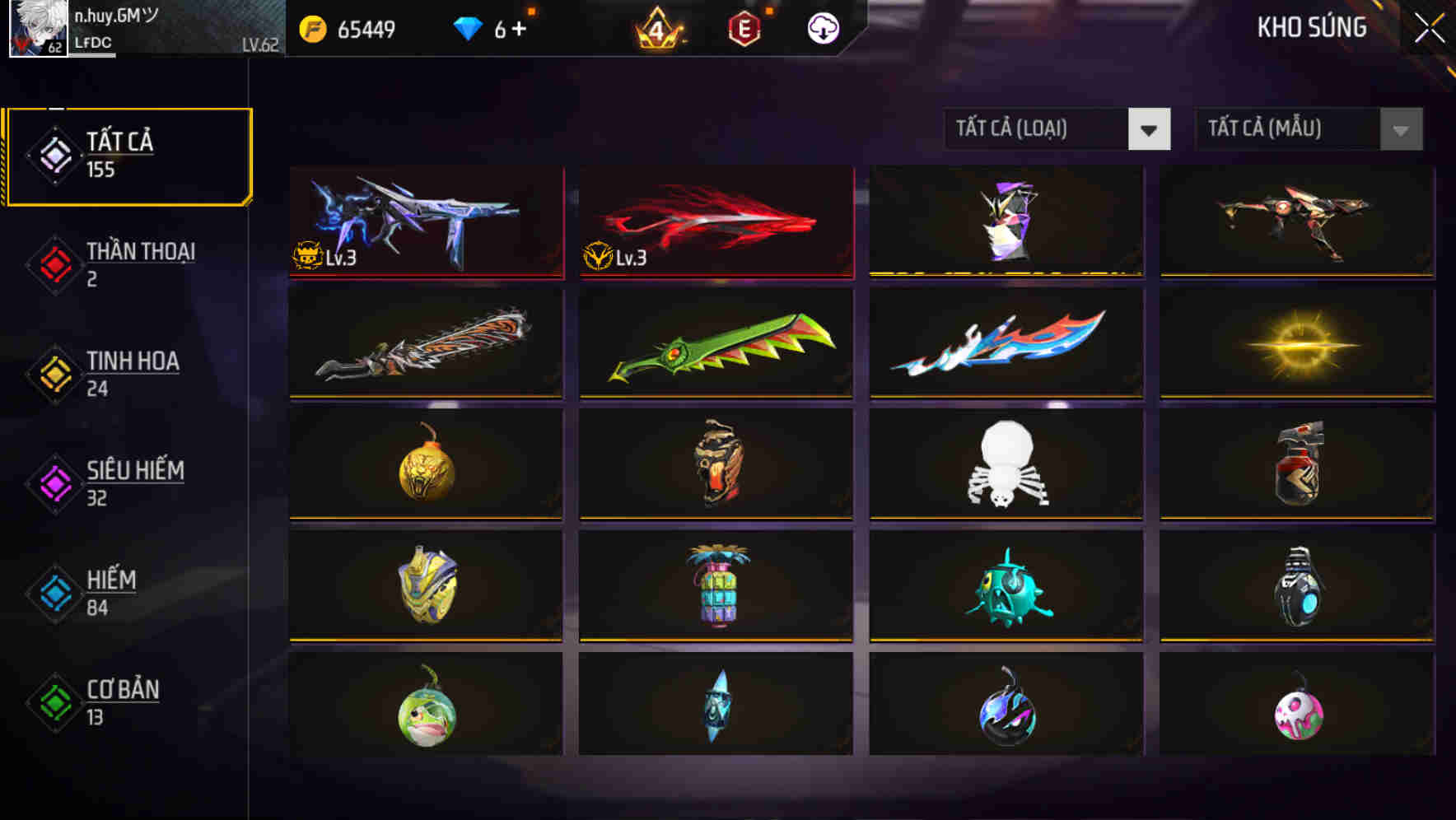Select the white spider grenade item

point(1006,464)
